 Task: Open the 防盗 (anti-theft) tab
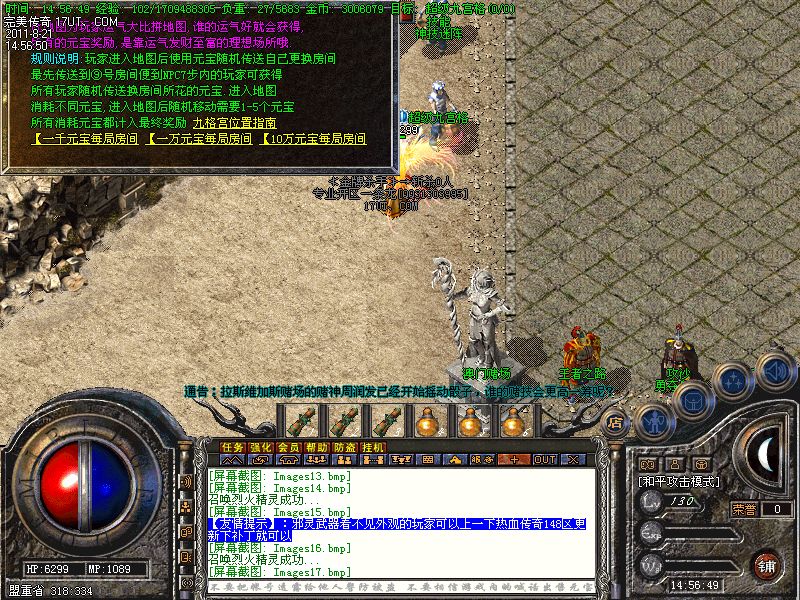(345, 447)
